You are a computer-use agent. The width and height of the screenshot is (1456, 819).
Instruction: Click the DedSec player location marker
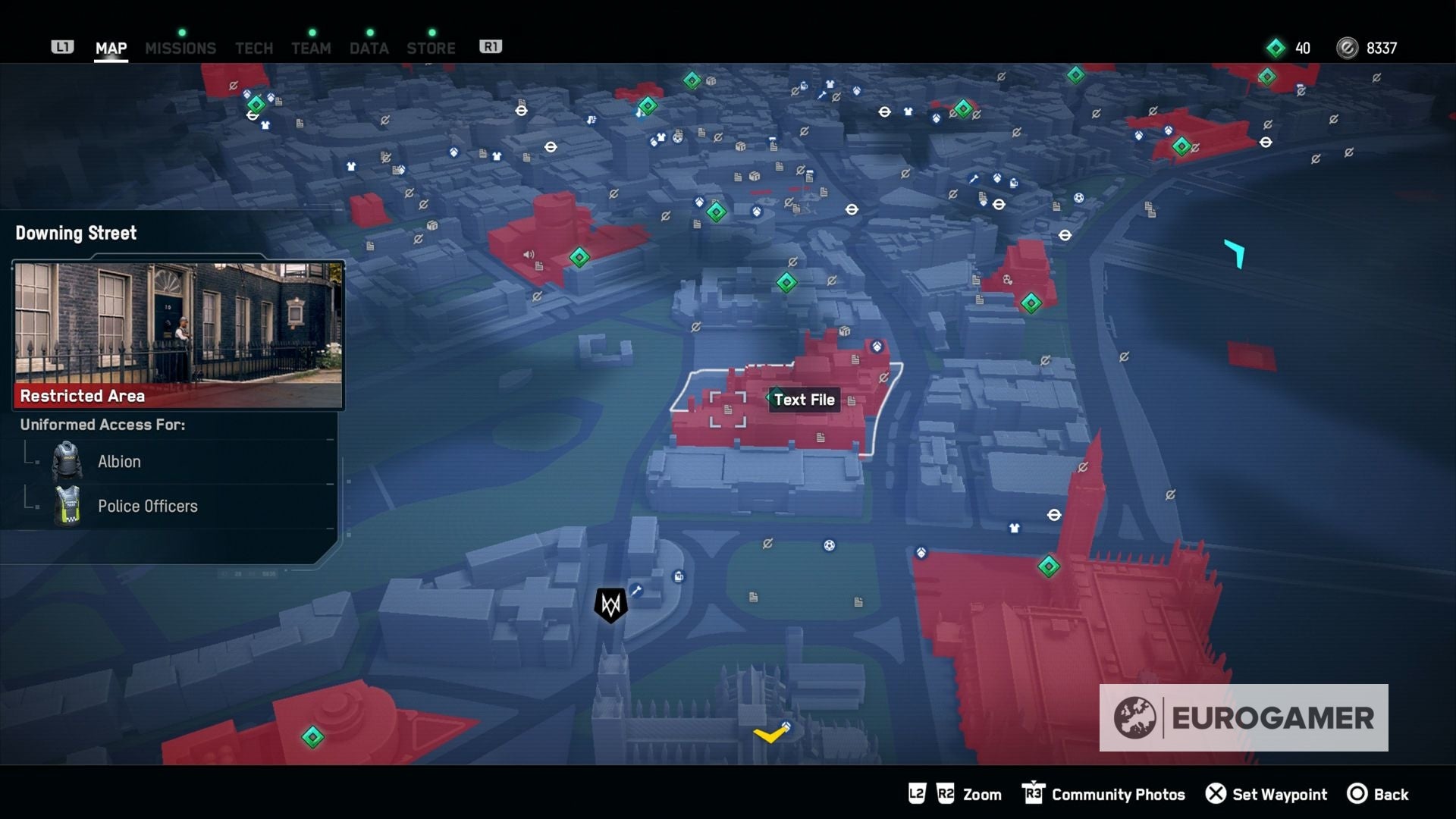click(612, 604)
